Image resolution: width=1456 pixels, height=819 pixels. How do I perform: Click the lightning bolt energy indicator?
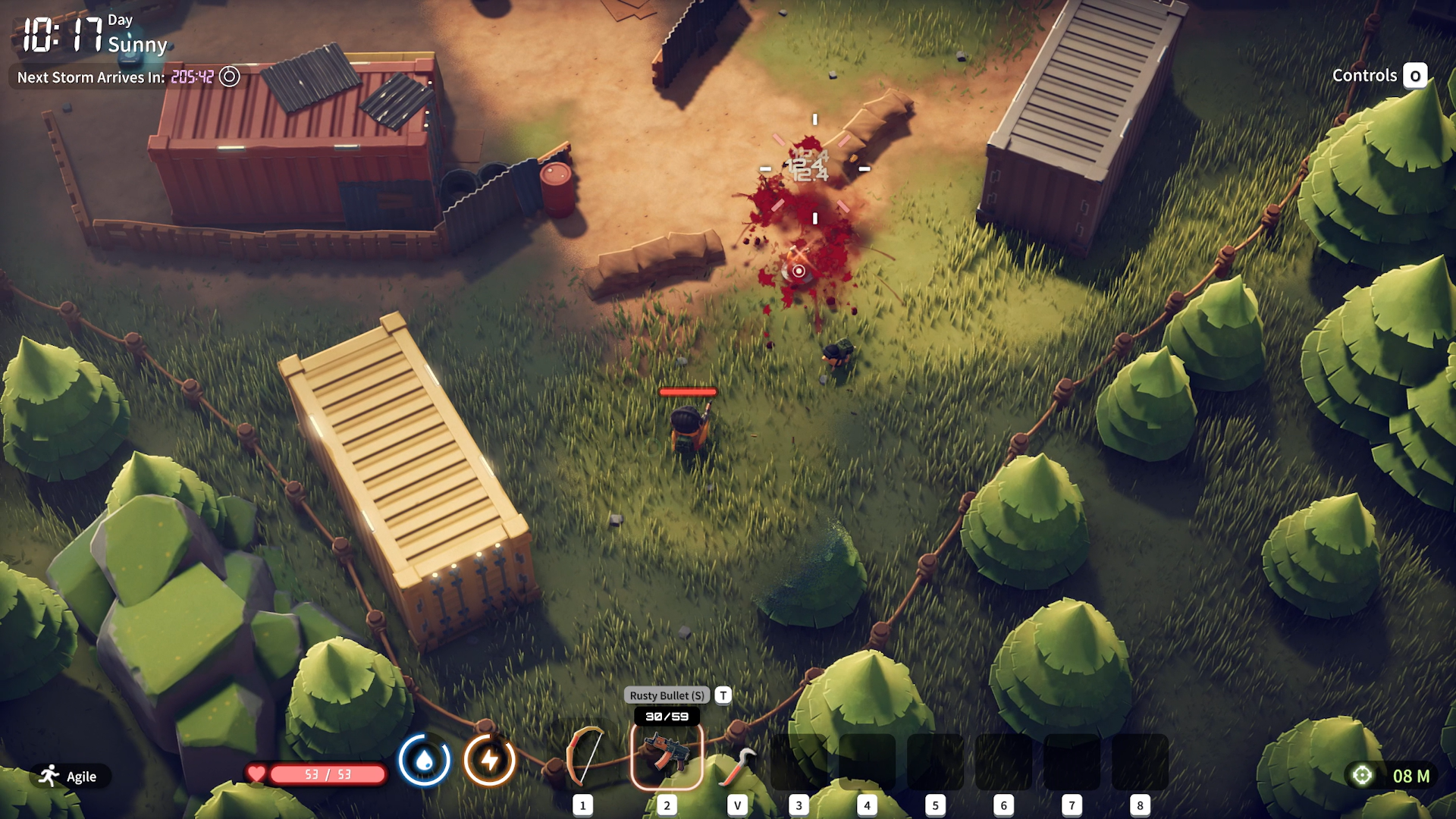pyautogui.click(x=490, y=760)
